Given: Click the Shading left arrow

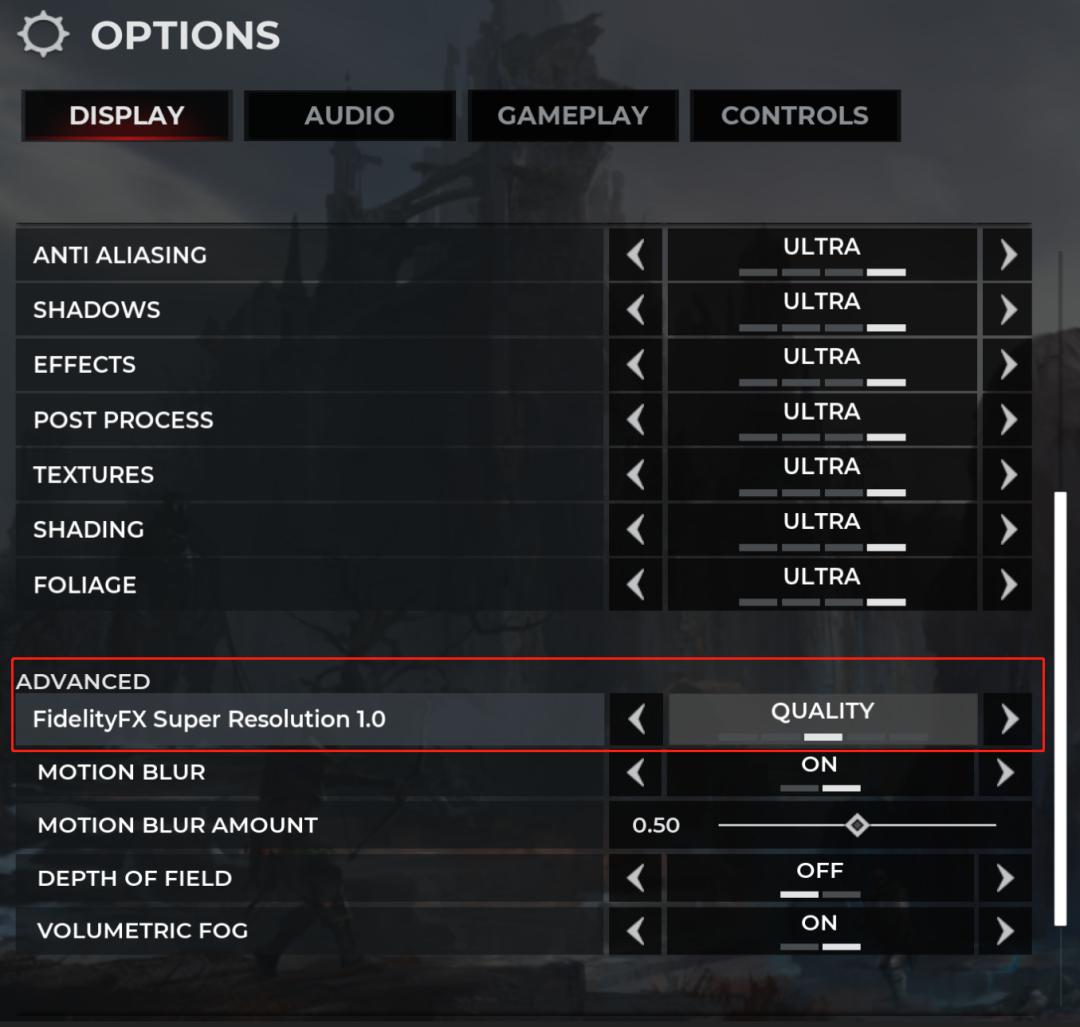Looking at the screenshot, I should 636,530.
